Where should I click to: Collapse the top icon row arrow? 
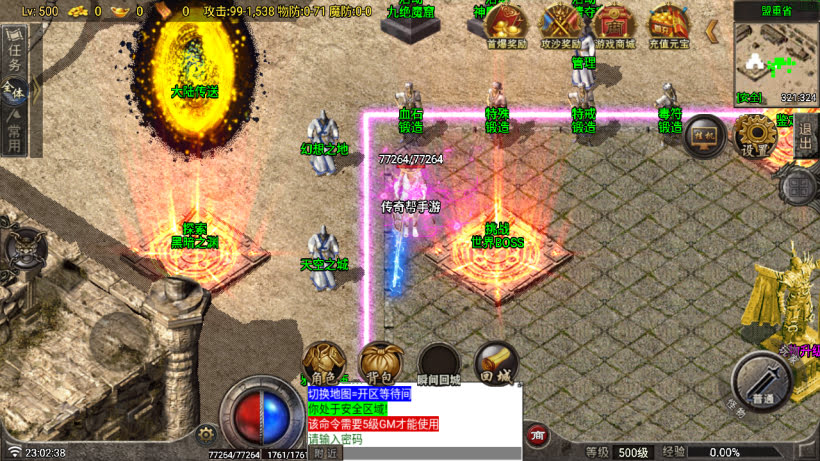713,31
